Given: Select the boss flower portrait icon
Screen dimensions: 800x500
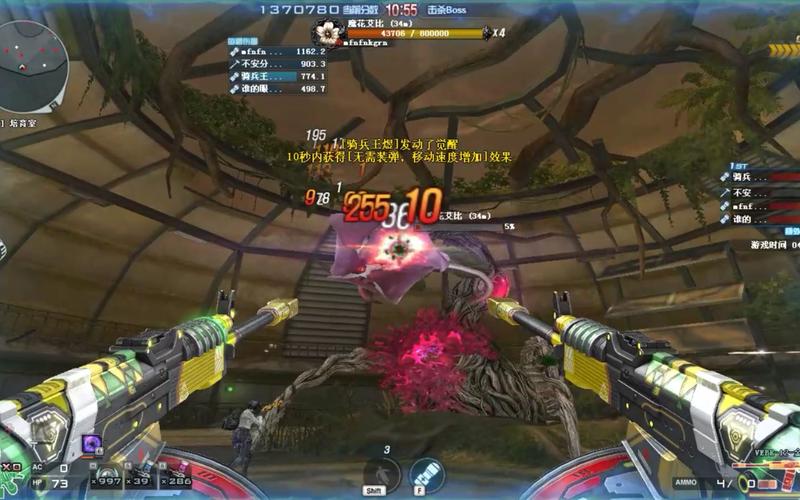Looking at the screenshot, I should (x=328, y=30).
